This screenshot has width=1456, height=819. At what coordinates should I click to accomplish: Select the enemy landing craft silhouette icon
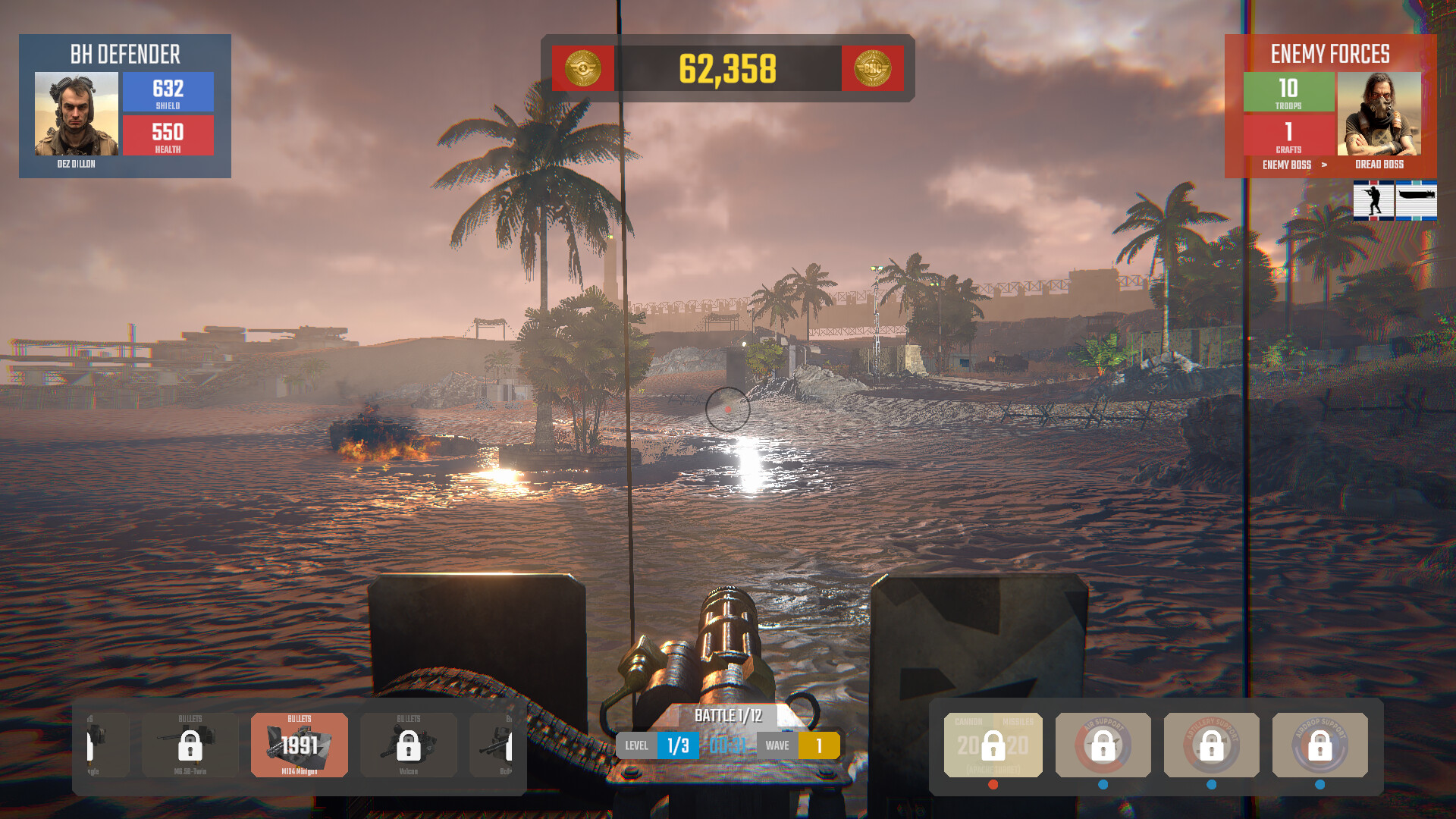1417,200
